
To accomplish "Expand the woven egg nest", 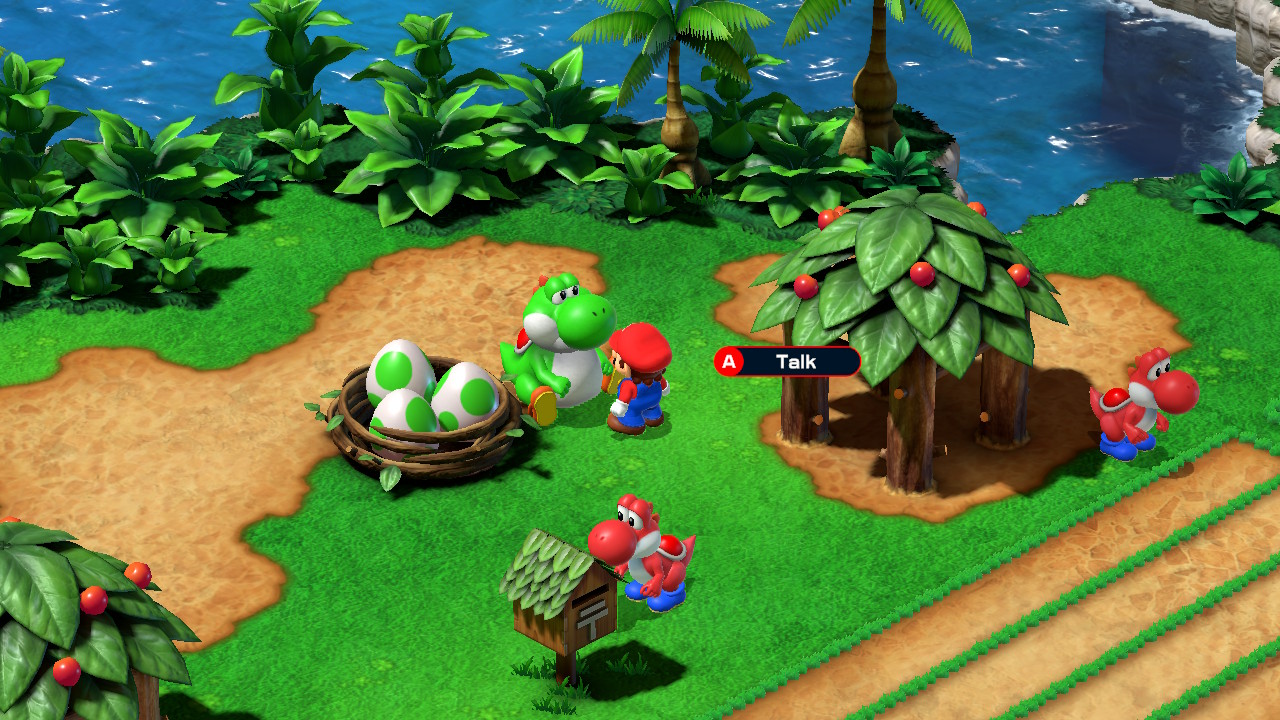I will [x=420, y=430].
